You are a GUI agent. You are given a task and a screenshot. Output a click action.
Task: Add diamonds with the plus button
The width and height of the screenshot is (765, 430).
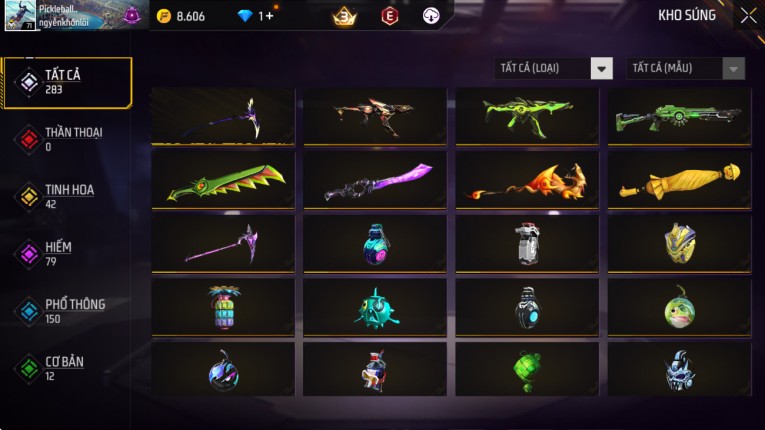coord(268,16)
